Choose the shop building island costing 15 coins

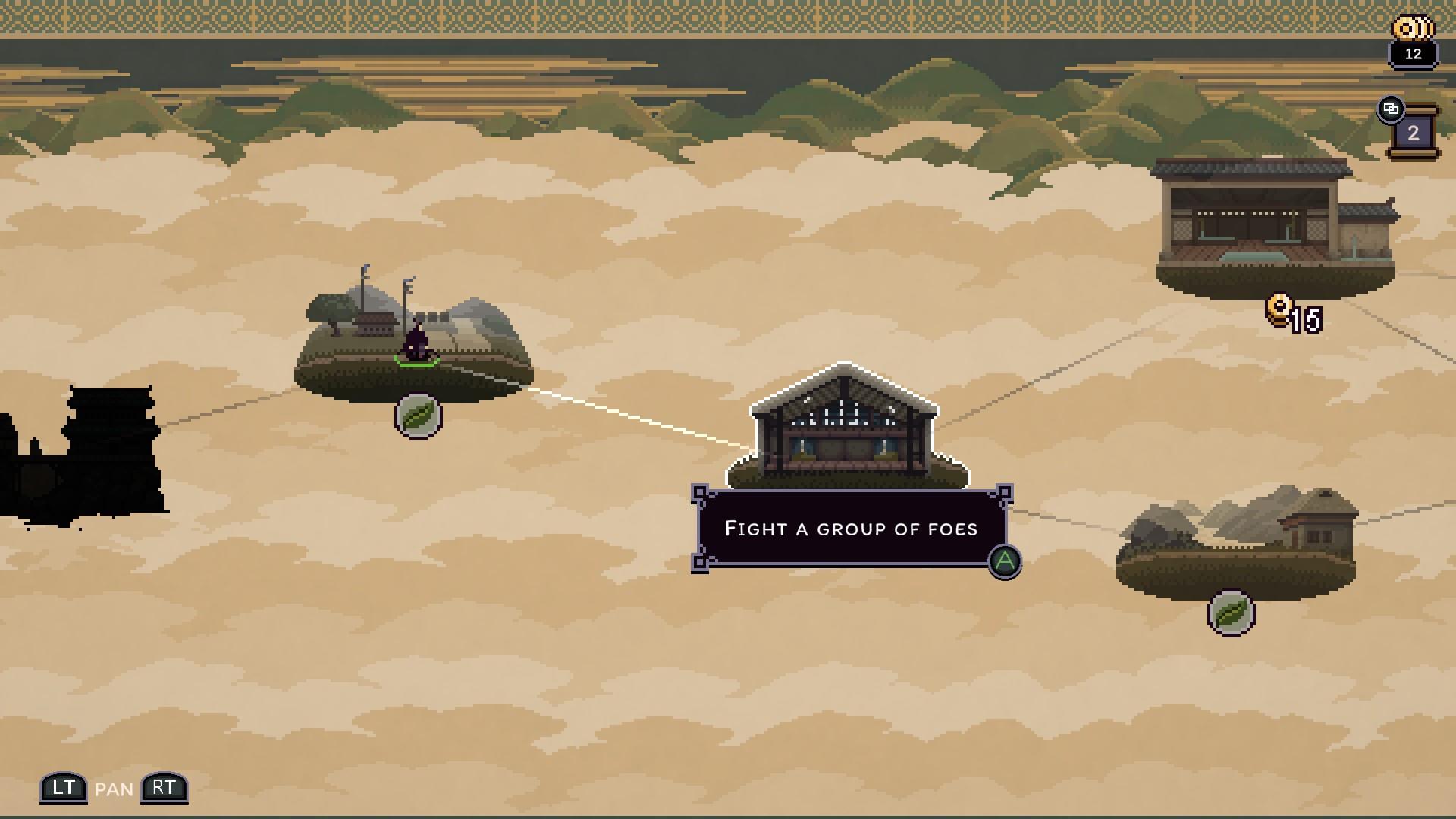point(1275,227)
